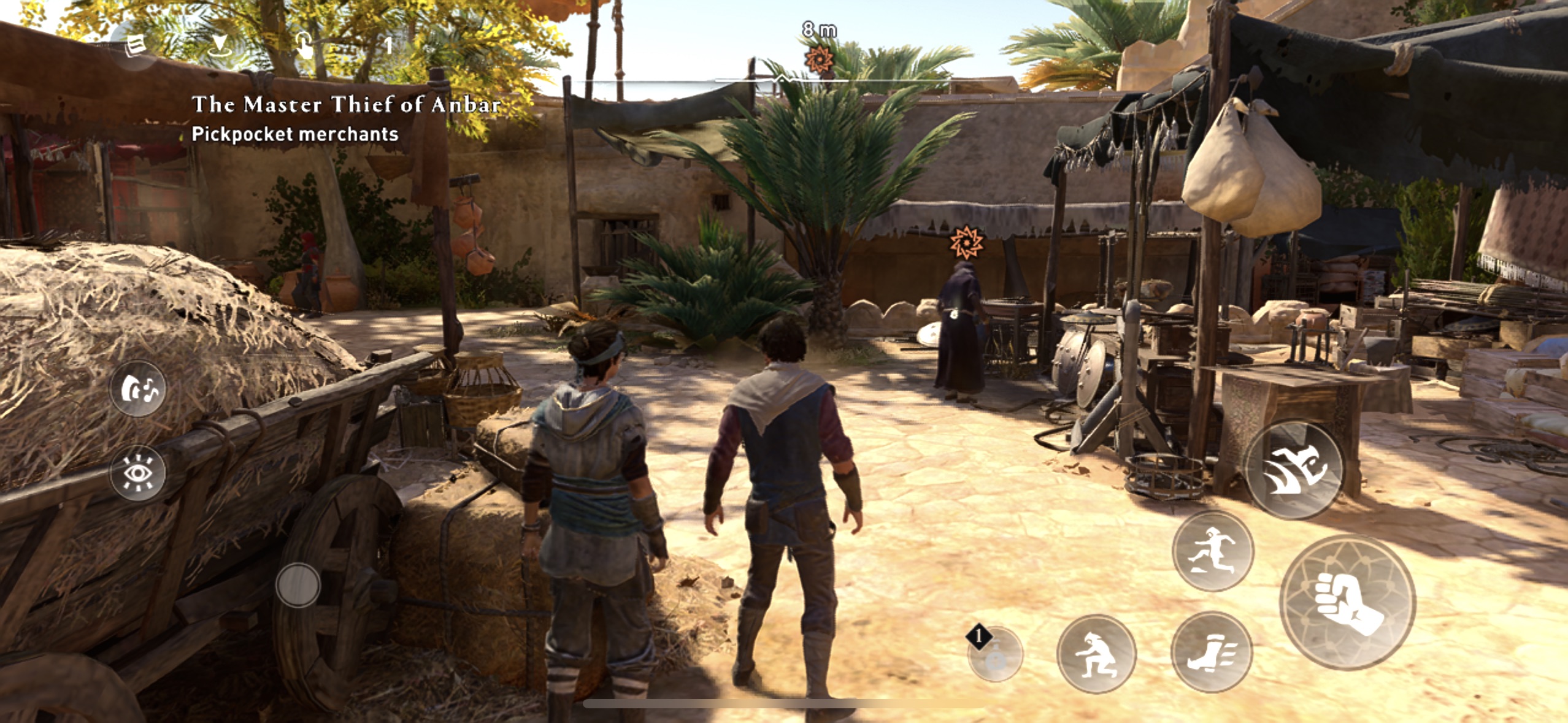The width and height of the screenshot is (1568, 723).
Task: Use the elixir flask slot marked 1
Action: 995,654
